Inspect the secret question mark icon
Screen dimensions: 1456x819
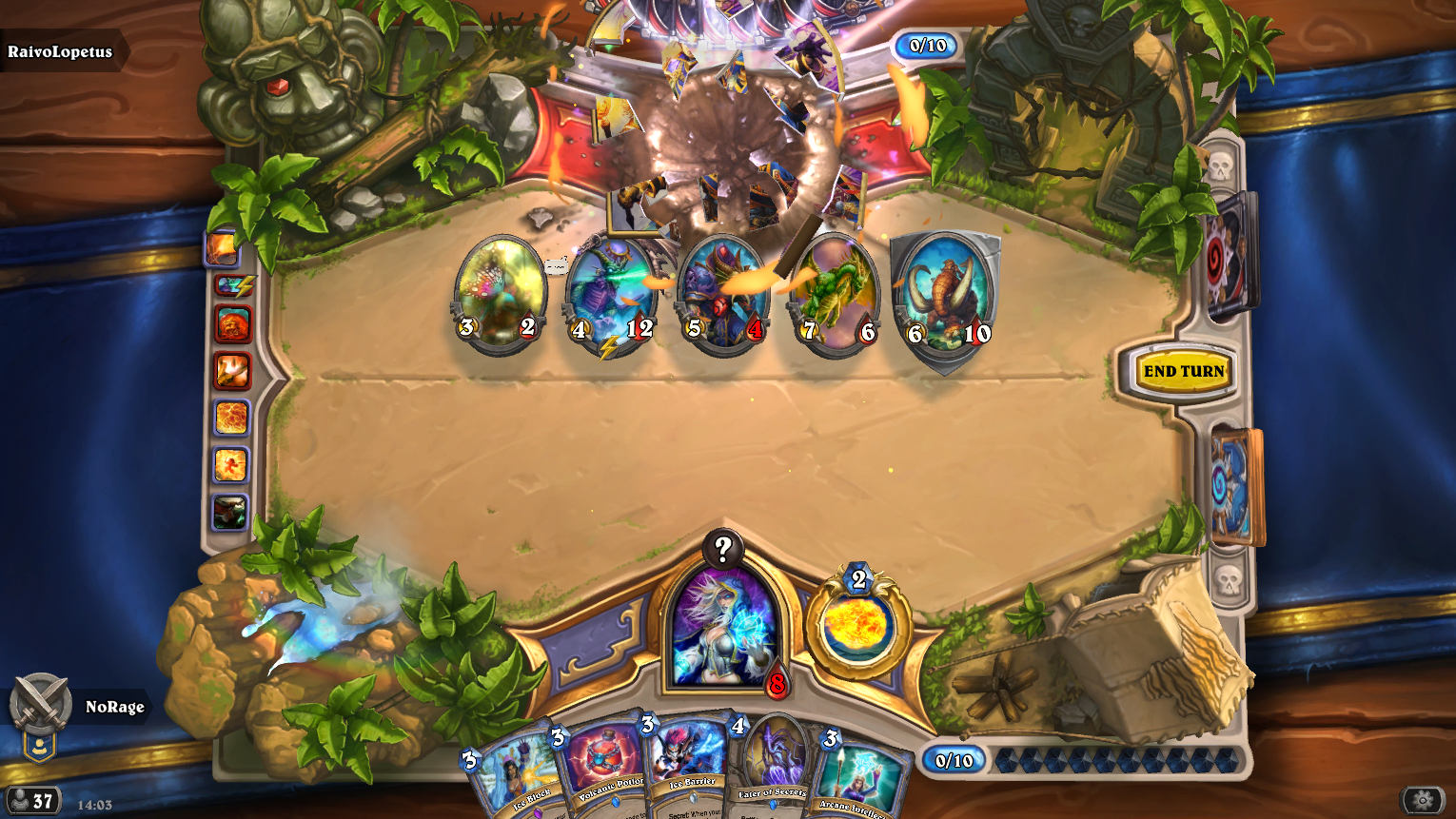(723, 549)
